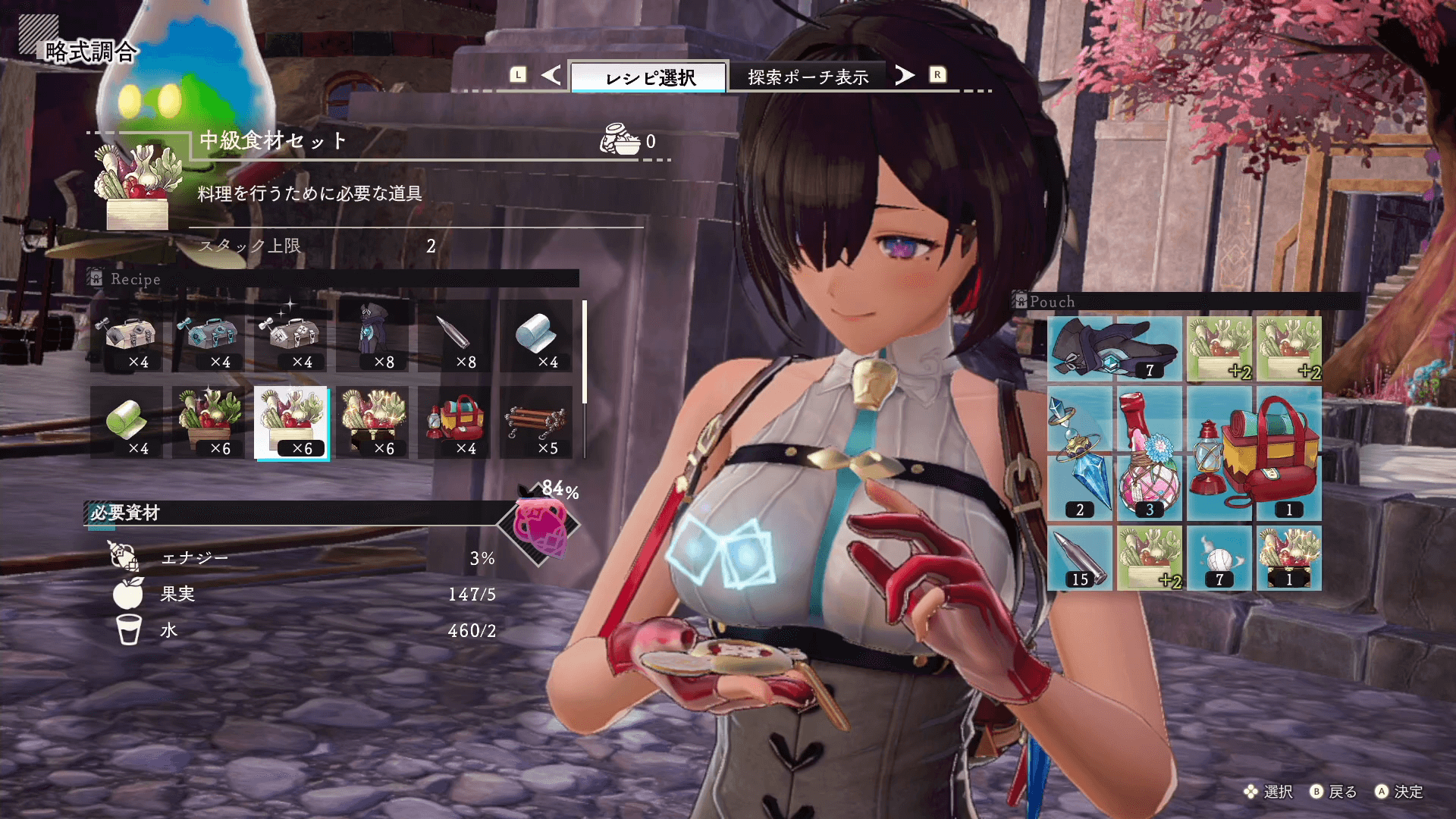The width and height of the screenshot is (1456, 819).
Task: Switch to the レシピ選択 tab
Action: point(649,77)
